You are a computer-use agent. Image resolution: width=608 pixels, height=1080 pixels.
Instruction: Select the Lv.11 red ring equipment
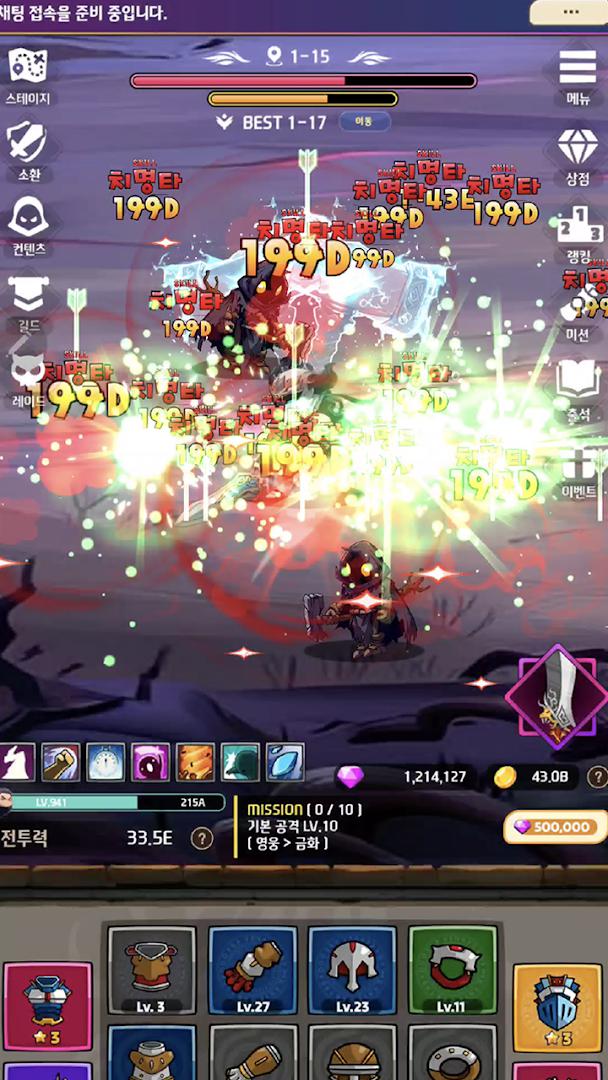[x=452, y=970]
